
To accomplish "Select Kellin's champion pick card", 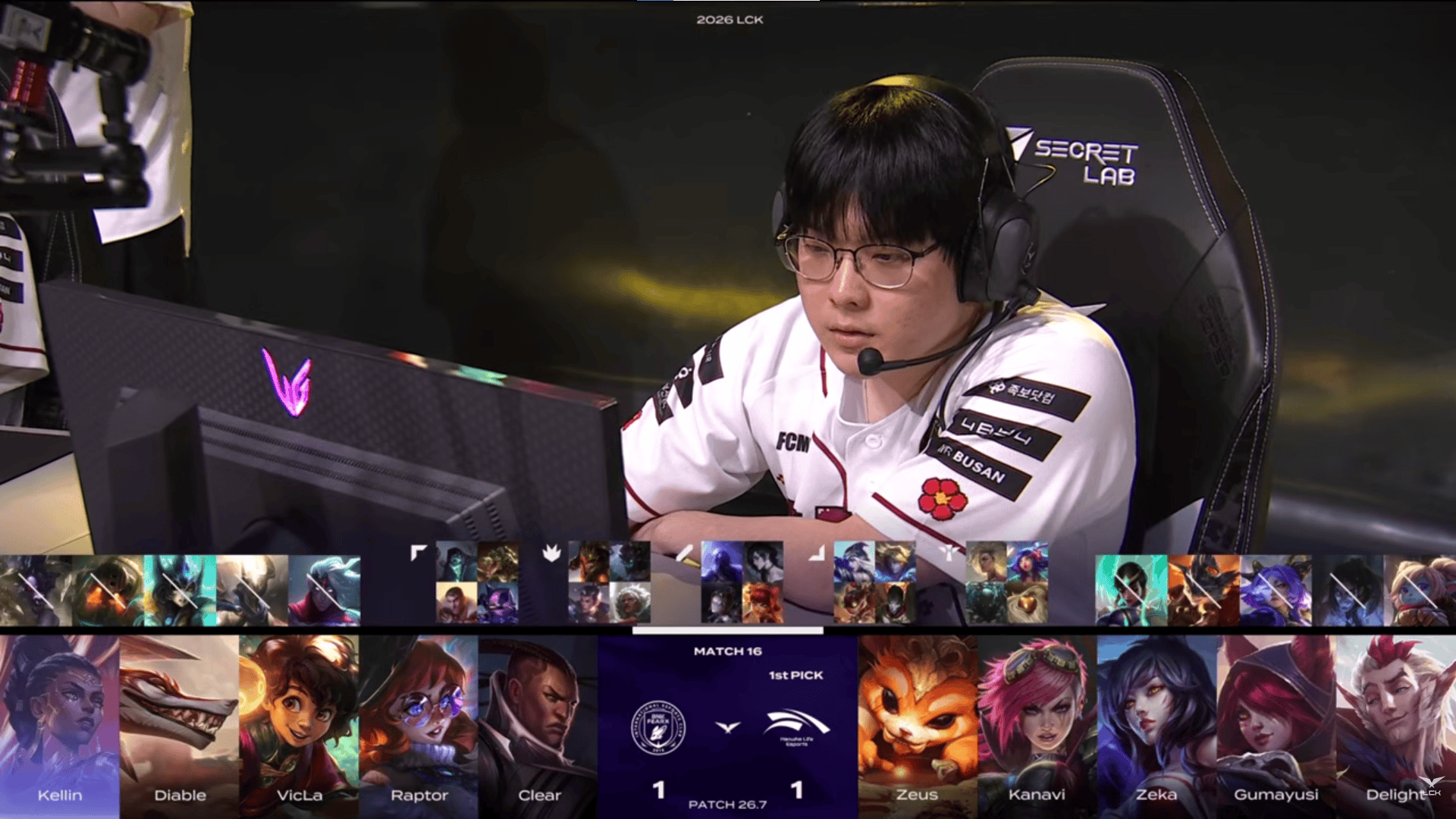I will (x=60, y=724).
